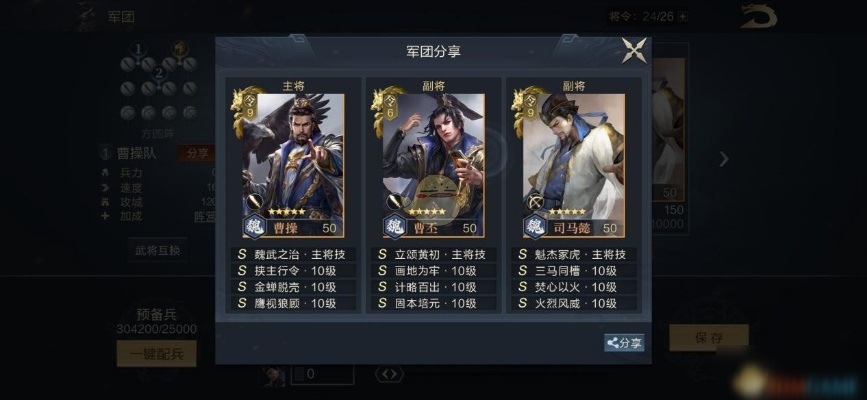Select the 火烈风威 skill row
The height and width of the screenshot is (400, 867).
tap(574, 302)
